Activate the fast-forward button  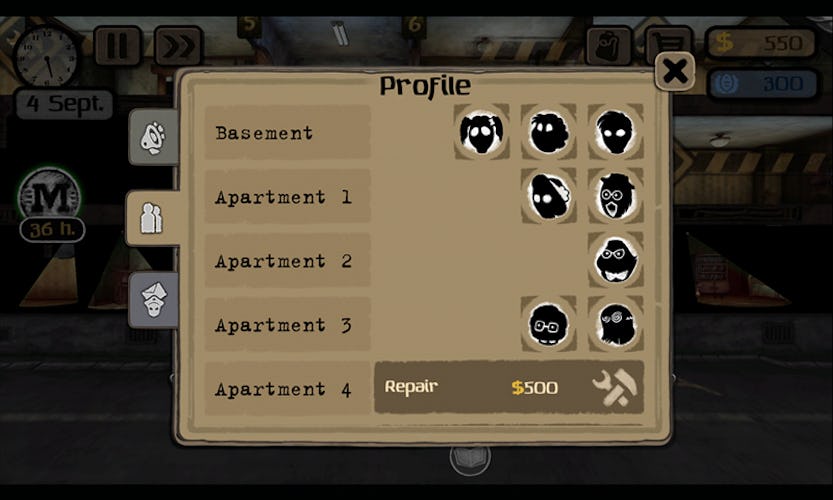[x=177, y=46]
